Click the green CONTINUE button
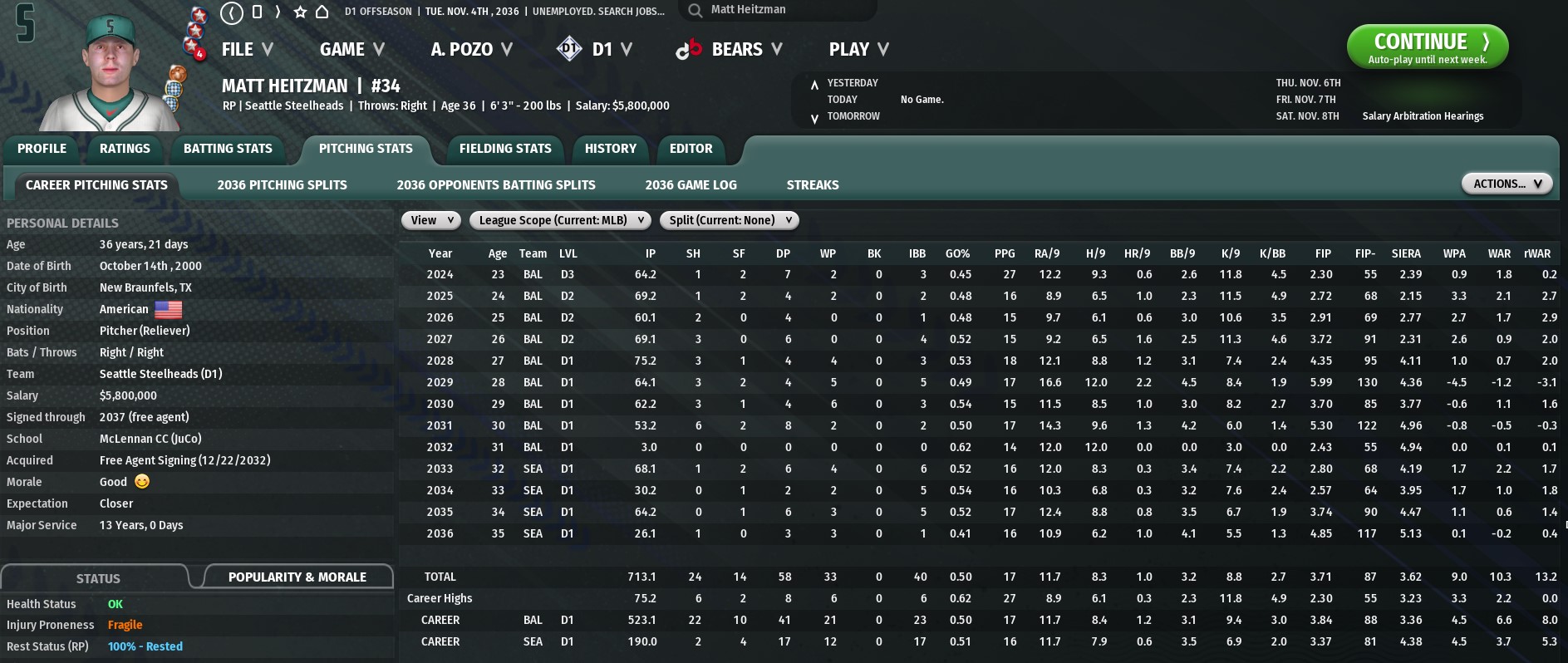The height and width of the screenshot is (663, 1568). pyautogui.click(x=1427, y=47)
